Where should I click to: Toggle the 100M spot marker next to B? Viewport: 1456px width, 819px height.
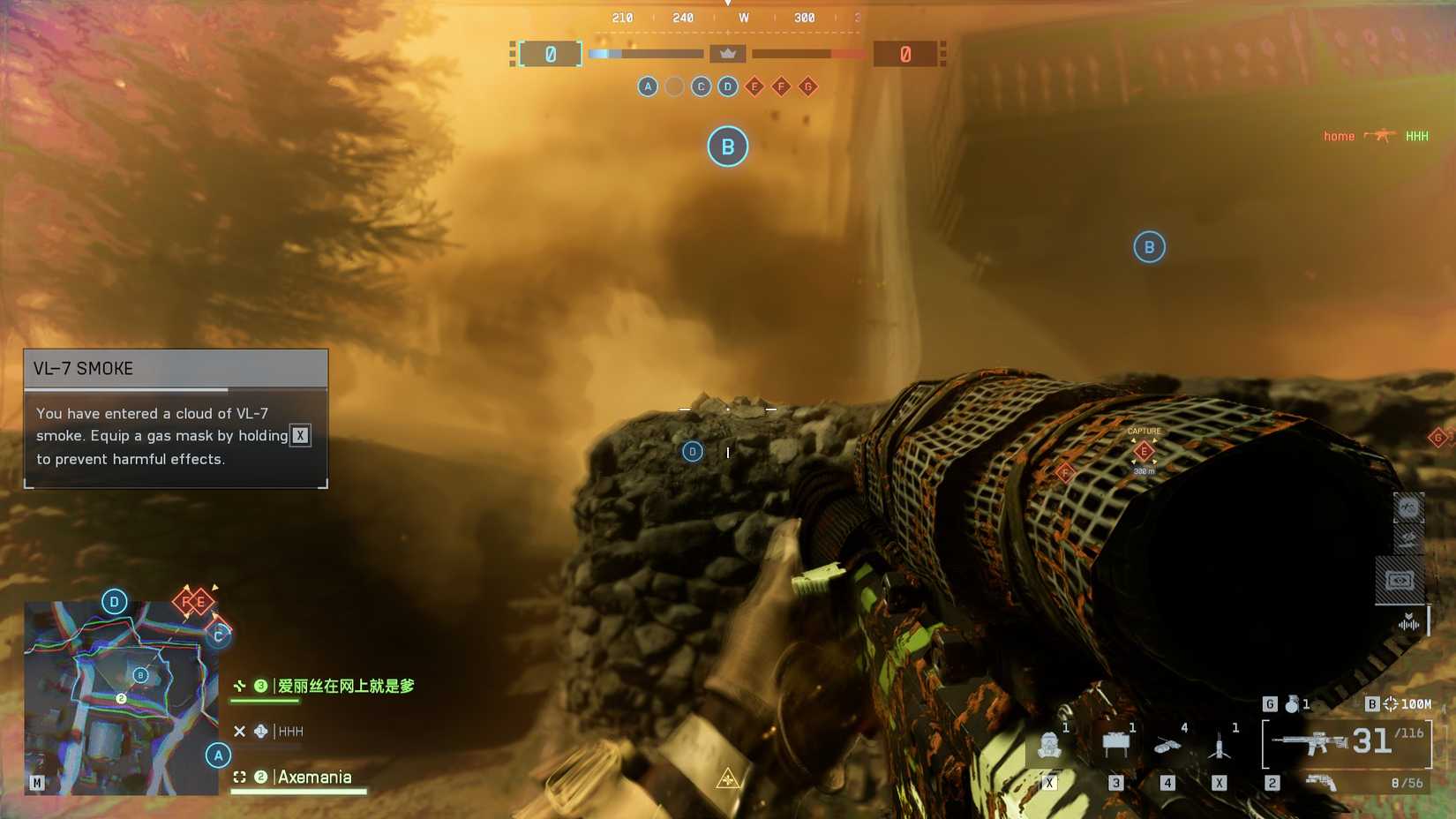click(x=1392, y=704)
